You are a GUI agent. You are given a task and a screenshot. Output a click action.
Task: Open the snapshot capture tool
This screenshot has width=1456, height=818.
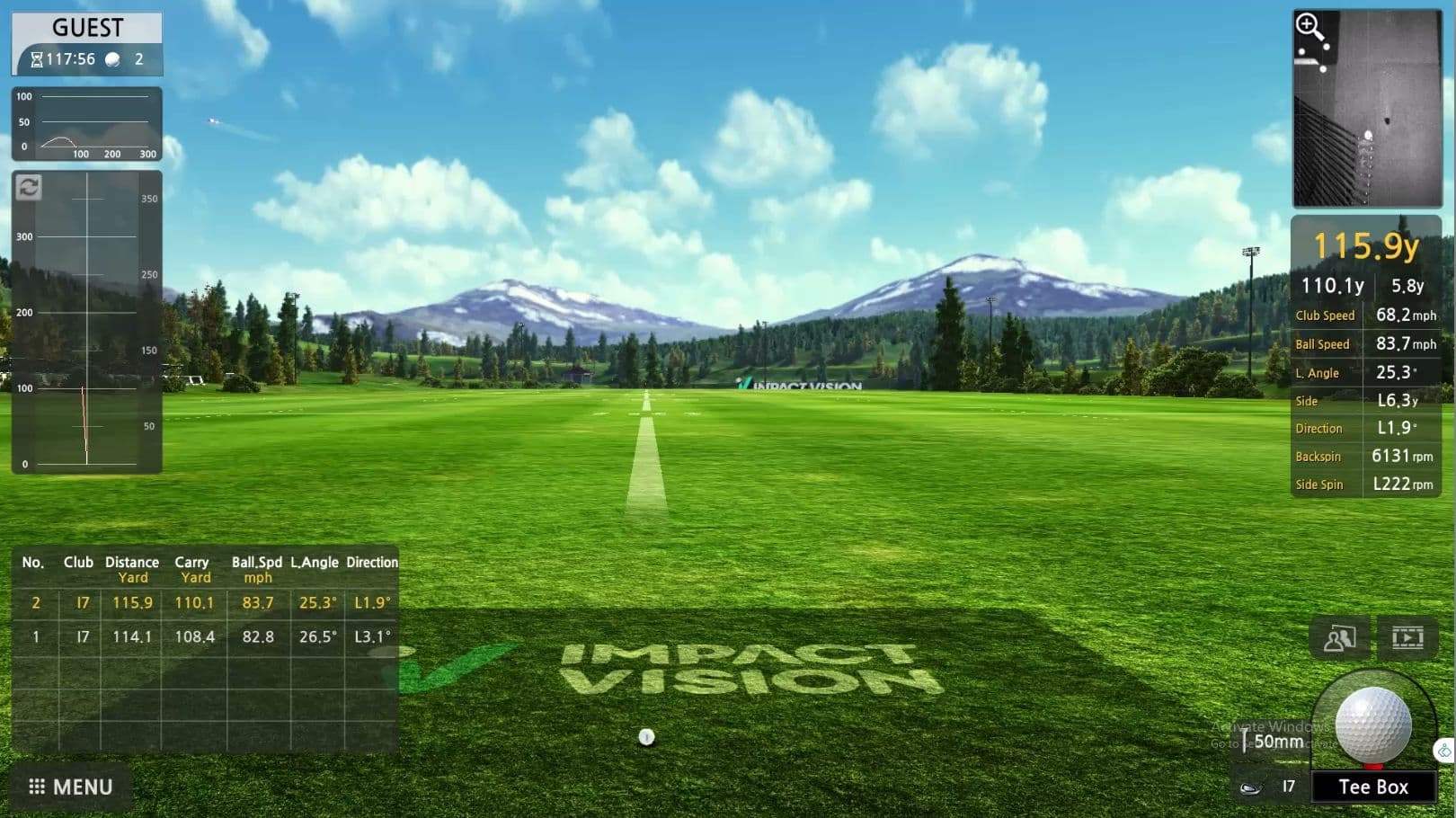coord(1339,638)
